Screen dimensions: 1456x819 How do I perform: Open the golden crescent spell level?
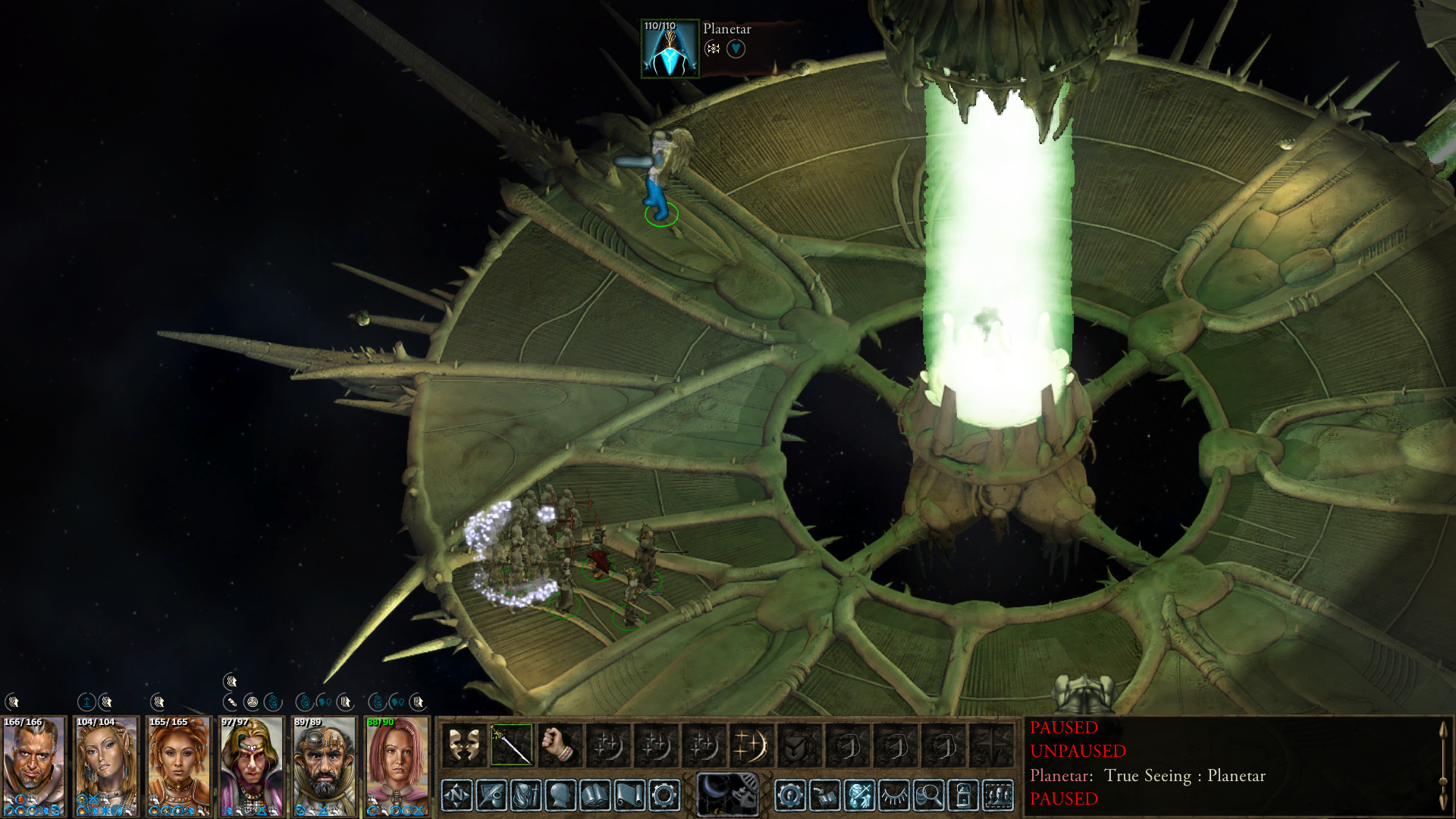752,745
